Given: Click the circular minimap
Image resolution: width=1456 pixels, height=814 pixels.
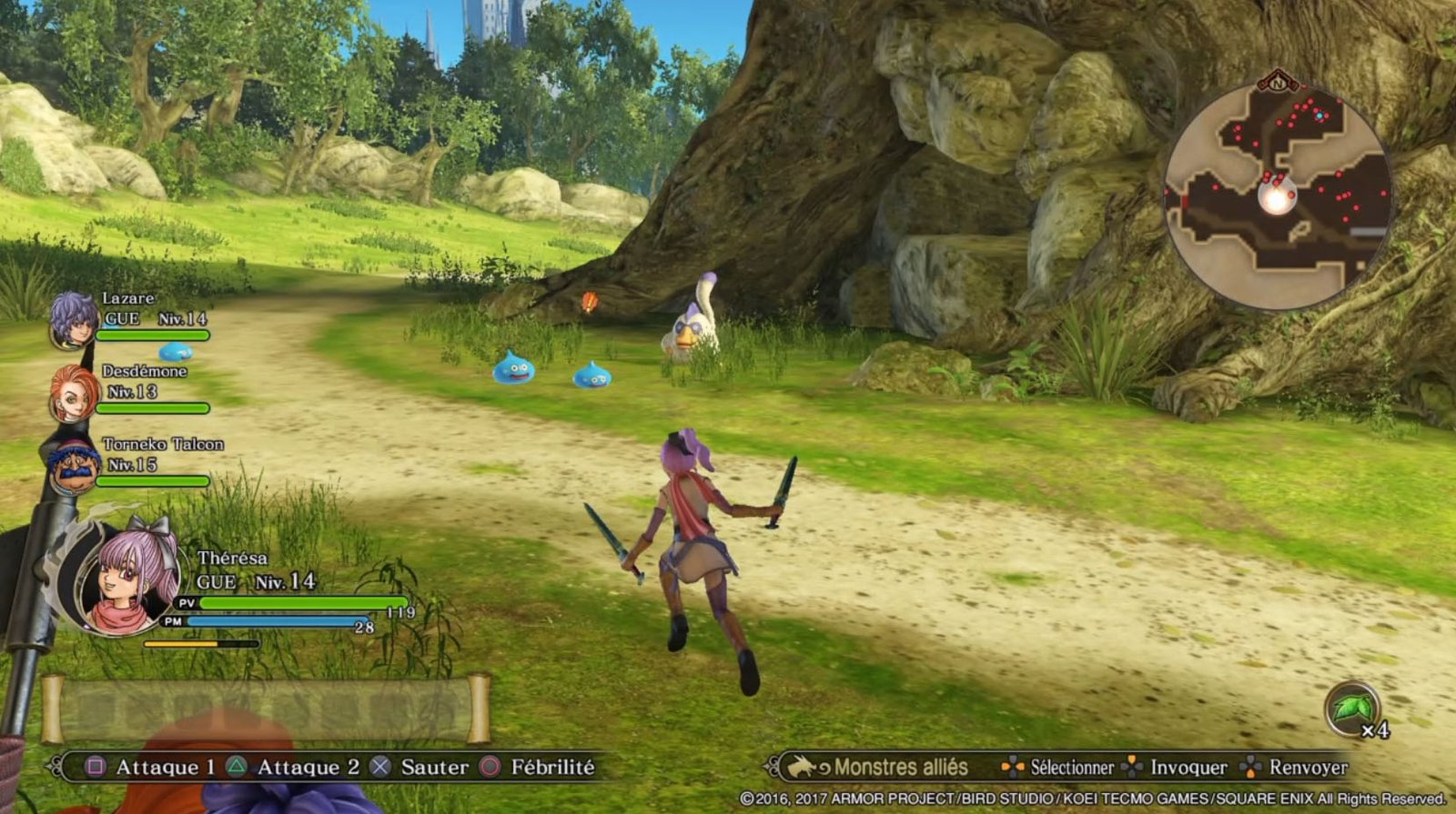Looking at the screenshot, I should click(1277, 193).
